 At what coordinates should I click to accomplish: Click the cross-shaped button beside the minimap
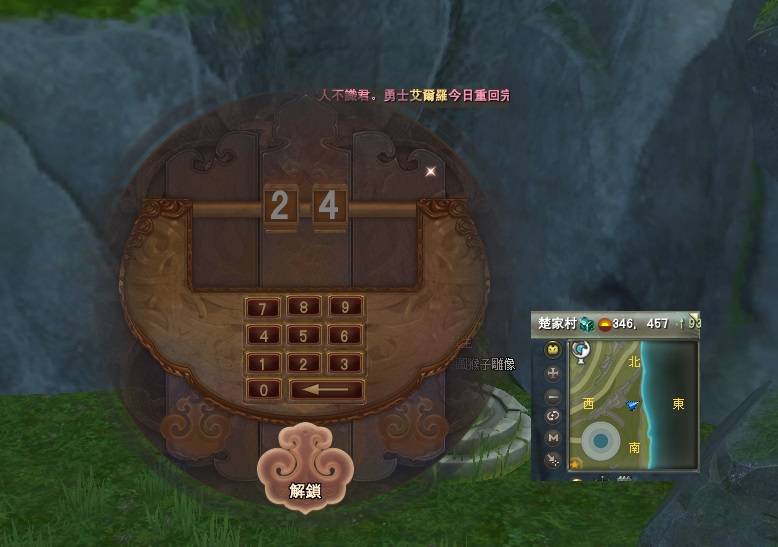552,373
